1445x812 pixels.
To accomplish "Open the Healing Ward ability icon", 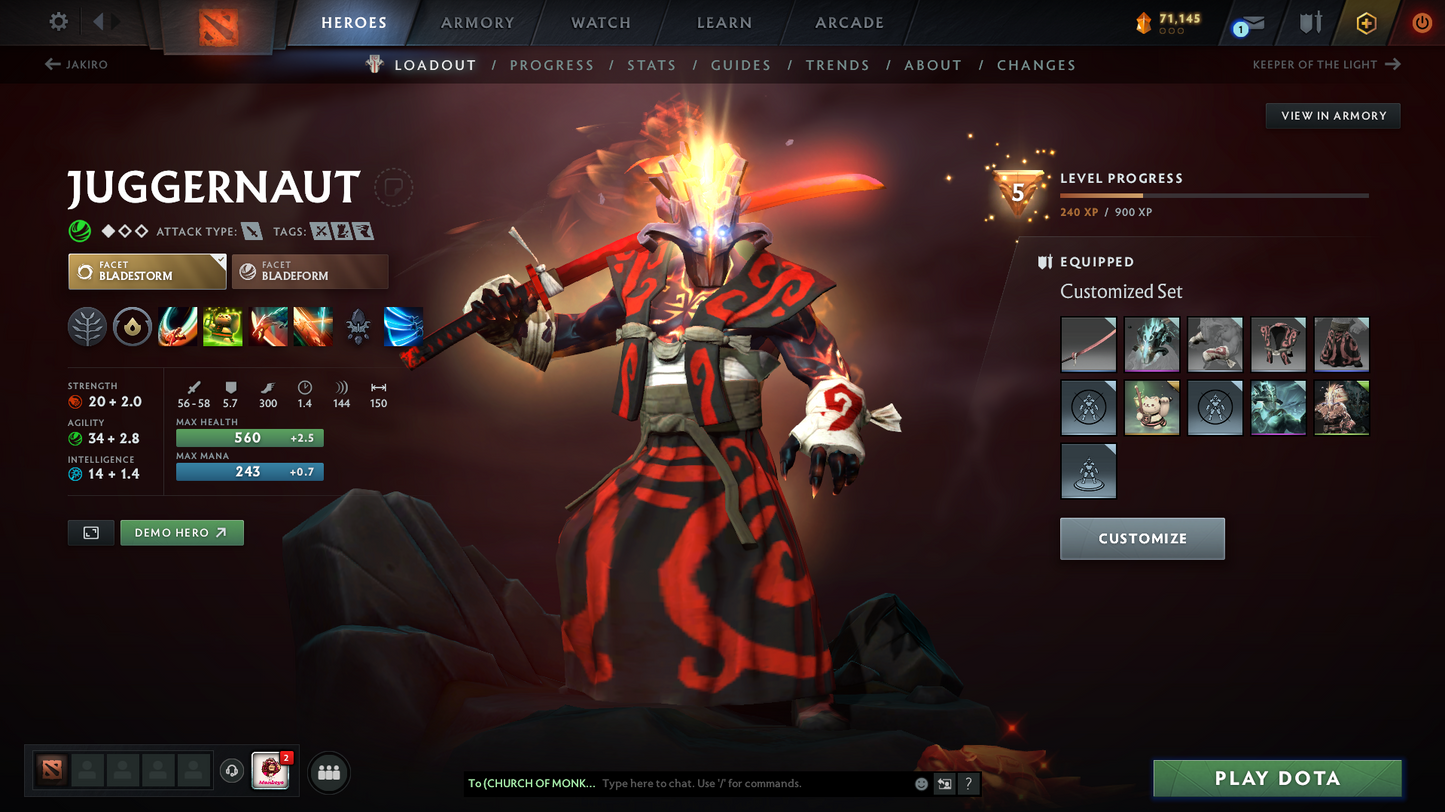I will [x=223, y=326].
